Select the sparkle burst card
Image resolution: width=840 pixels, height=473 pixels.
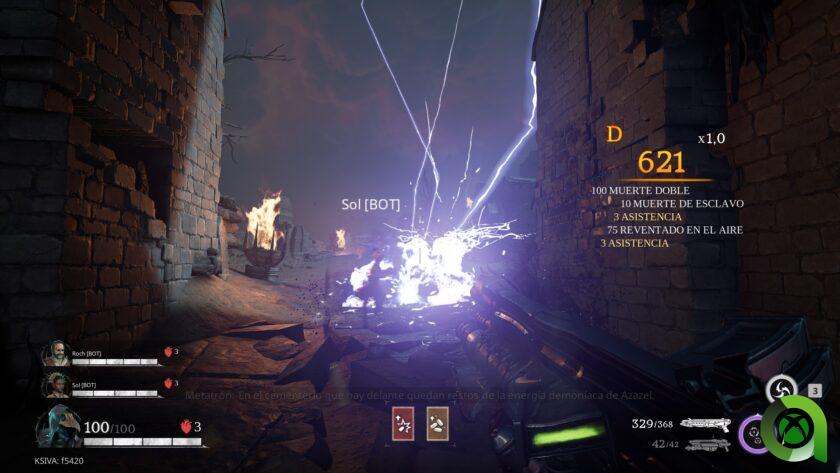coord(404,424)
